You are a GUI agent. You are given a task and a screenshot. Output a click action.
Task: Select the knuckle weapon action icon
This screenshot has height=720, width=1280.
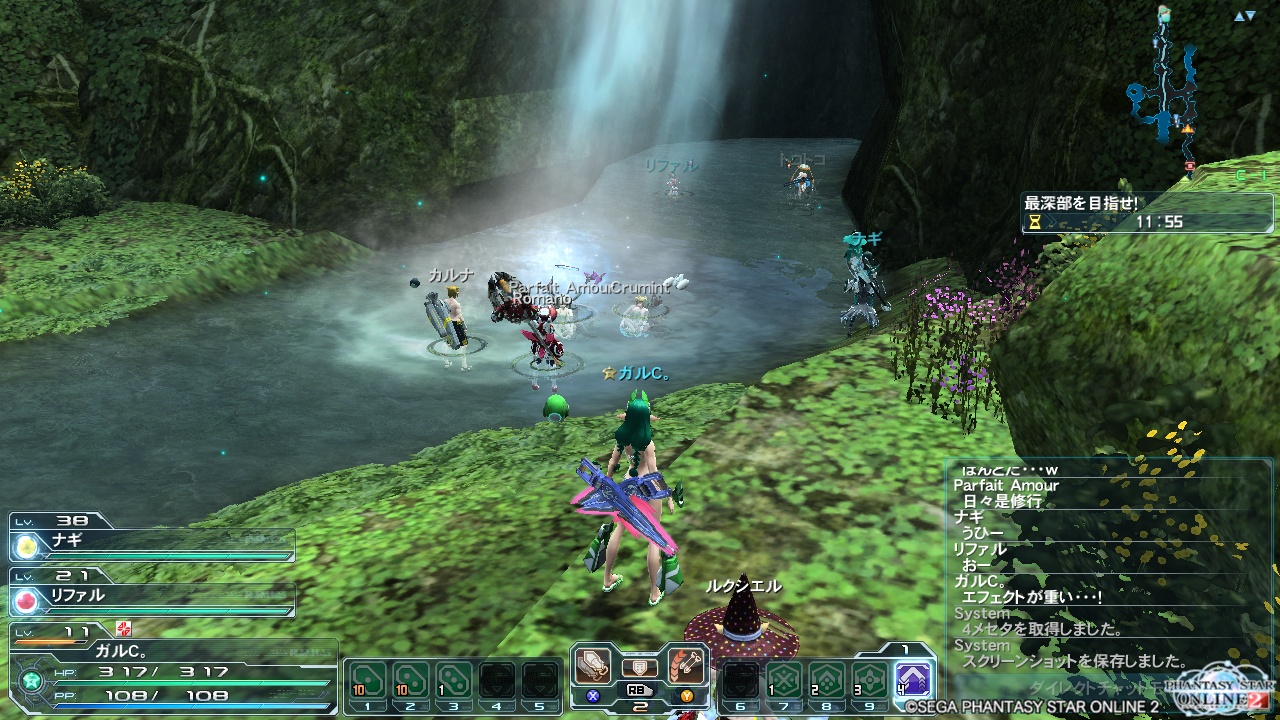(594, 666)
